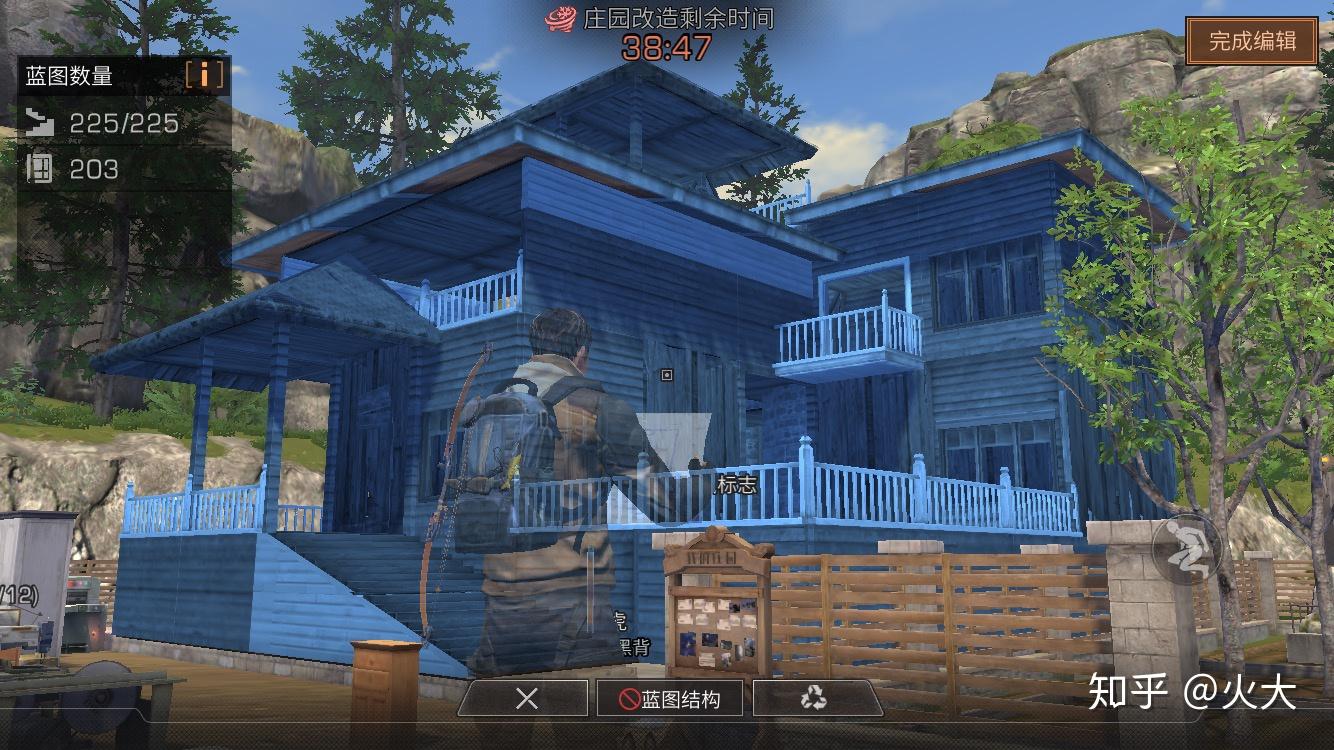Toggle the 蓝图结构 blueprint structure button
1334x750 pixels.
click(x=669, y=698)
